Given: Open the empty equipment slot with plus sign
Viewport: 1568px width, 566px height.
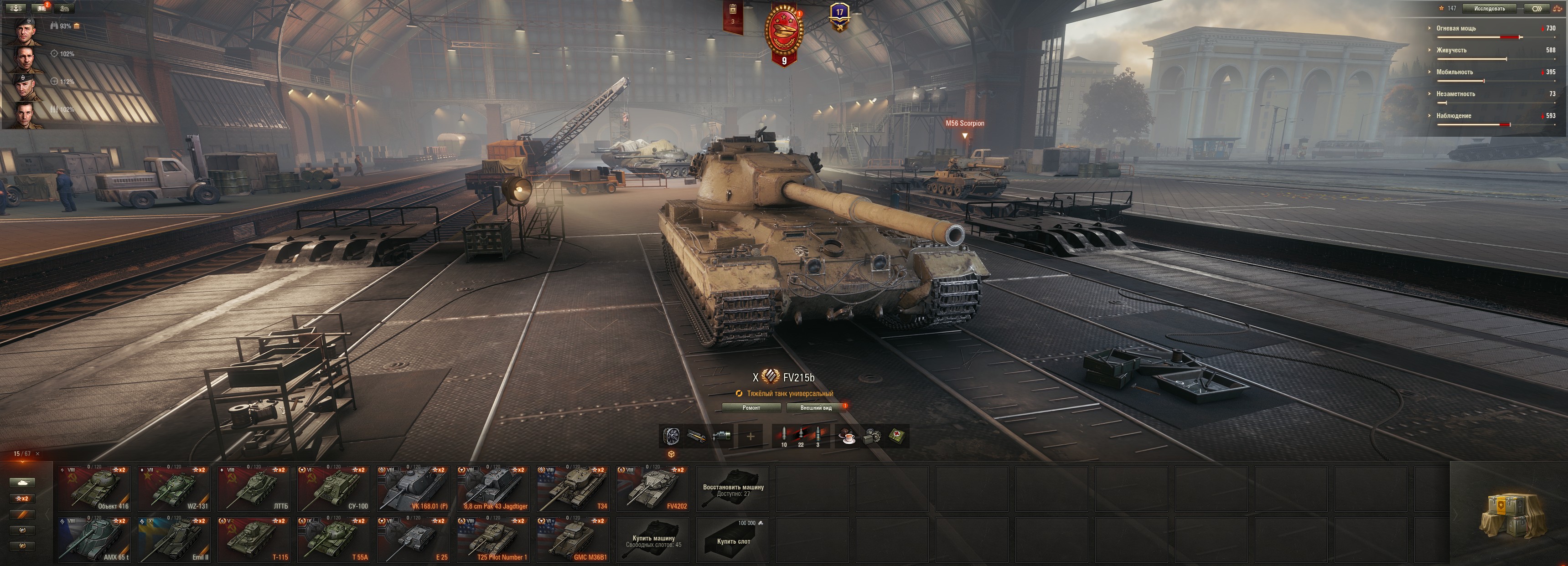Looking at the screenshot, I should coord(750,437).
